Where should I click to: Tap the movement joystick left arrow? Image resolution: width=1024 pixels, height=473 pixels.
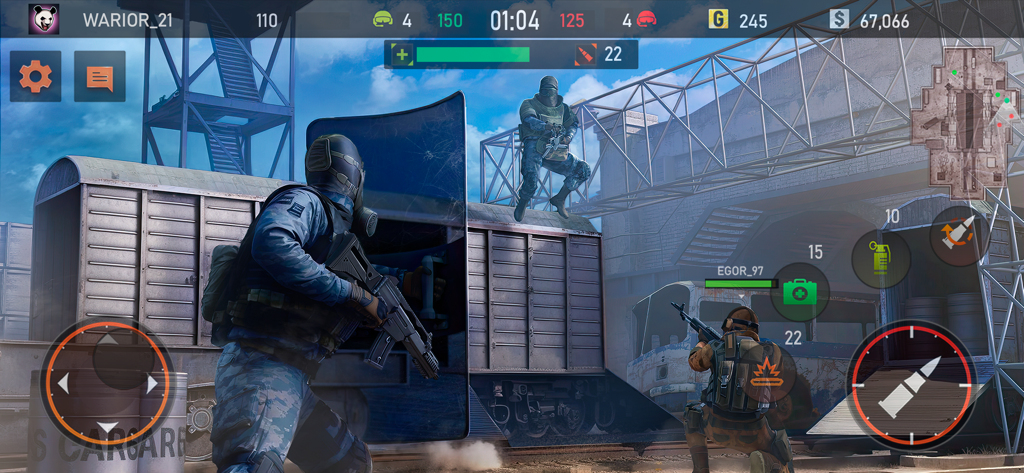click(62, 383)
